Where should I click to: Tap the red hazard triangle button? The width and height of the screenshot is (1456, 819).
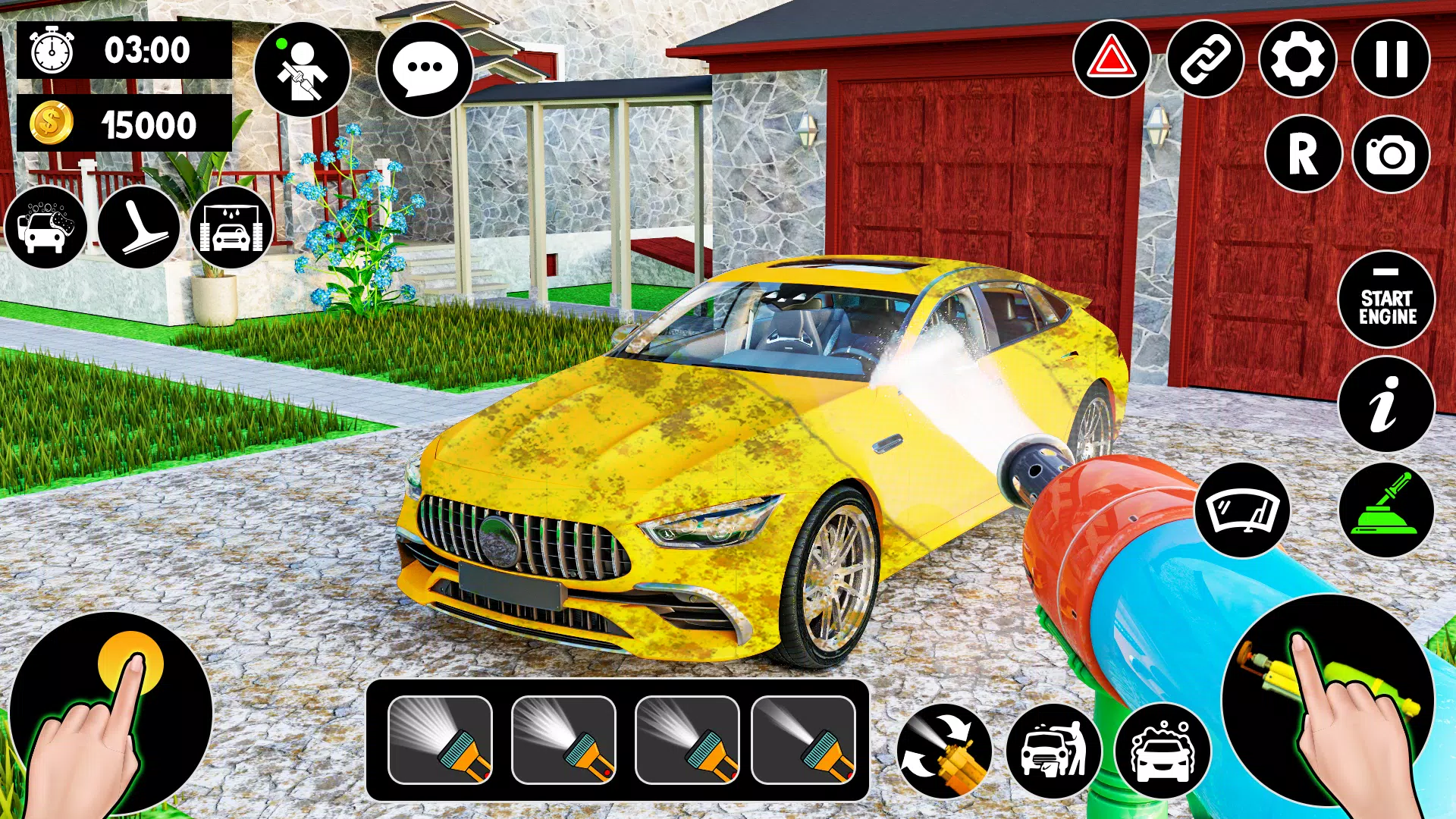point(1112,59)
